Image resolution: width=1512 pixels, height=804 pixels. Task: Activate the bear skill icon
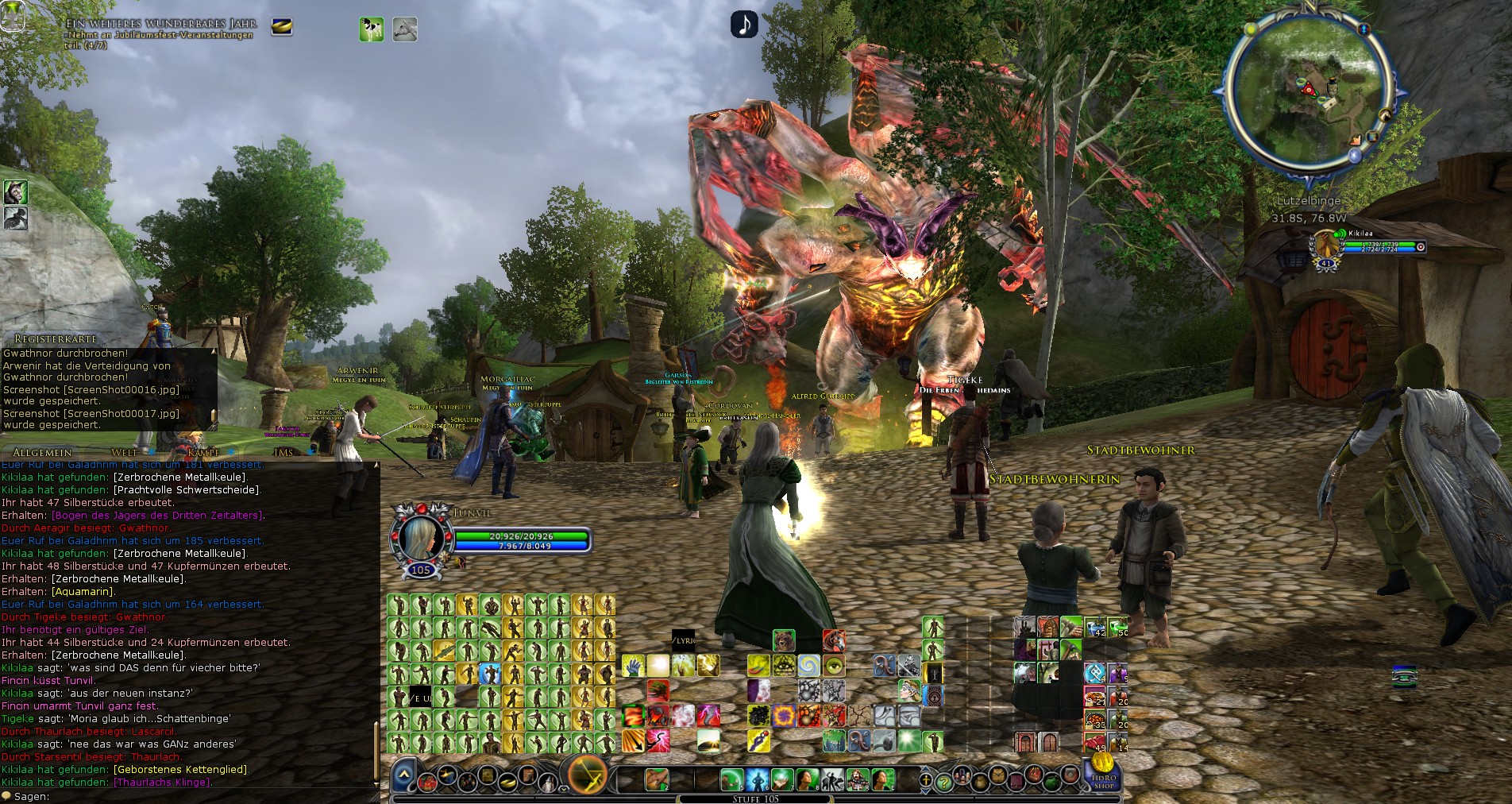click(784, 640)
